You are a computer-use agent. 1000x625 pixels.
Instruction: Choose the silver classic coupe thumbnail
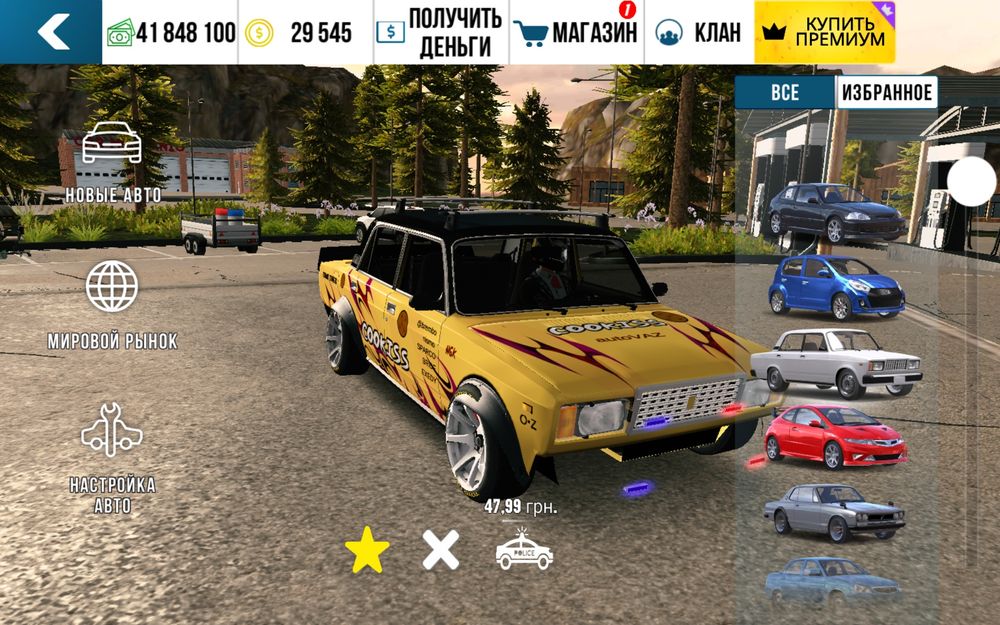click(836, 512)
